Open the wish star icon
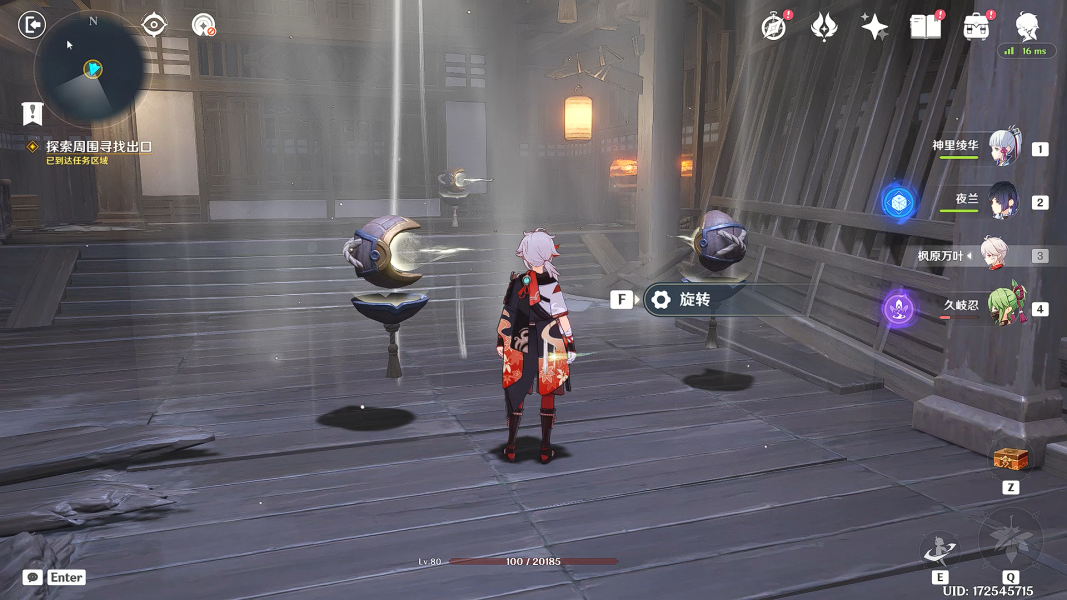 click(x=875, y=27)
